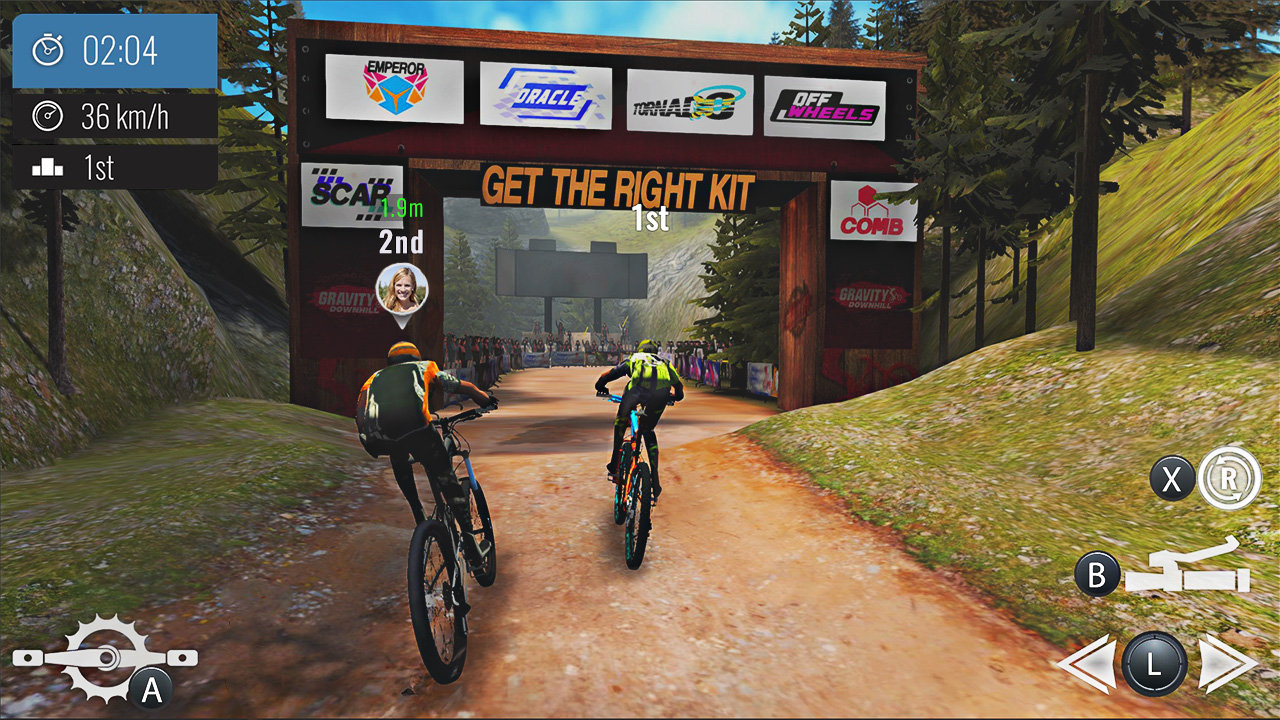Click the Emperor sponsor logo
The image size is (1280, 720).
[395, 89]
